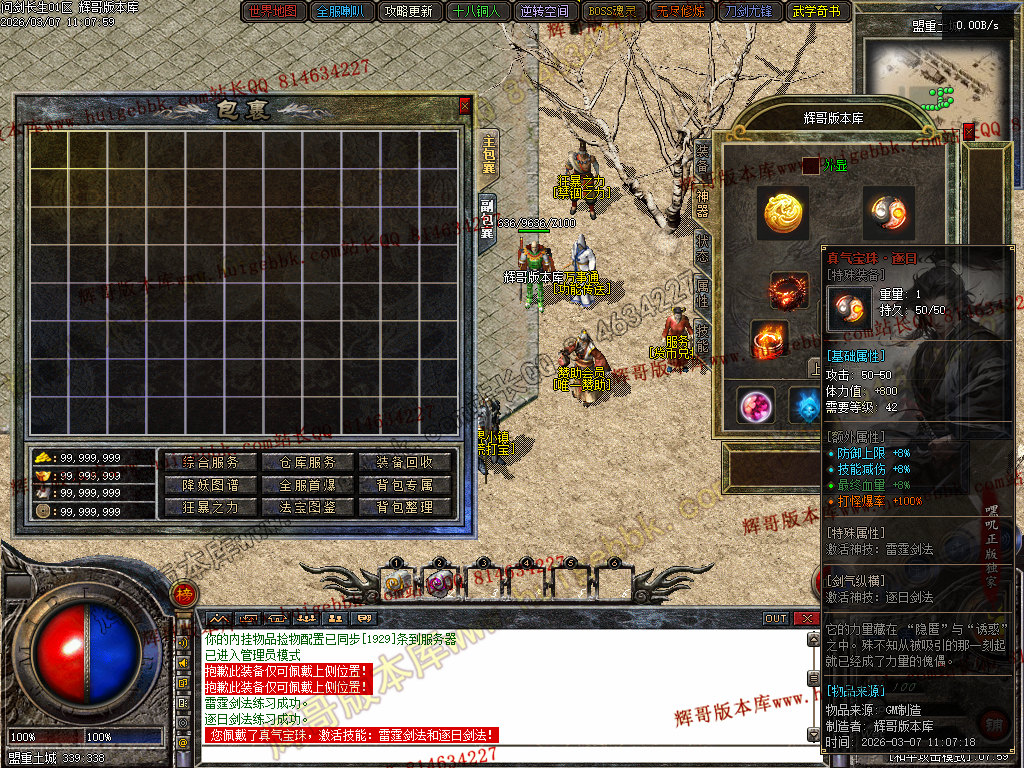Screen dimensions: 1024x768
Task: Open 综合服务 in the bag panel
Action: pyautogui.click(x=211, y=462)
